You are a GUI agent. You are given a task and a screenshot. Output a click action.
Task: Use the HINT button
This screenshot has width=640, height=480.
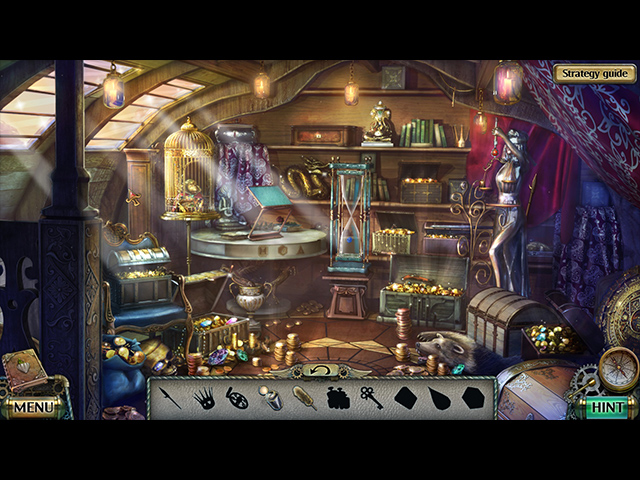pos(607,407)
